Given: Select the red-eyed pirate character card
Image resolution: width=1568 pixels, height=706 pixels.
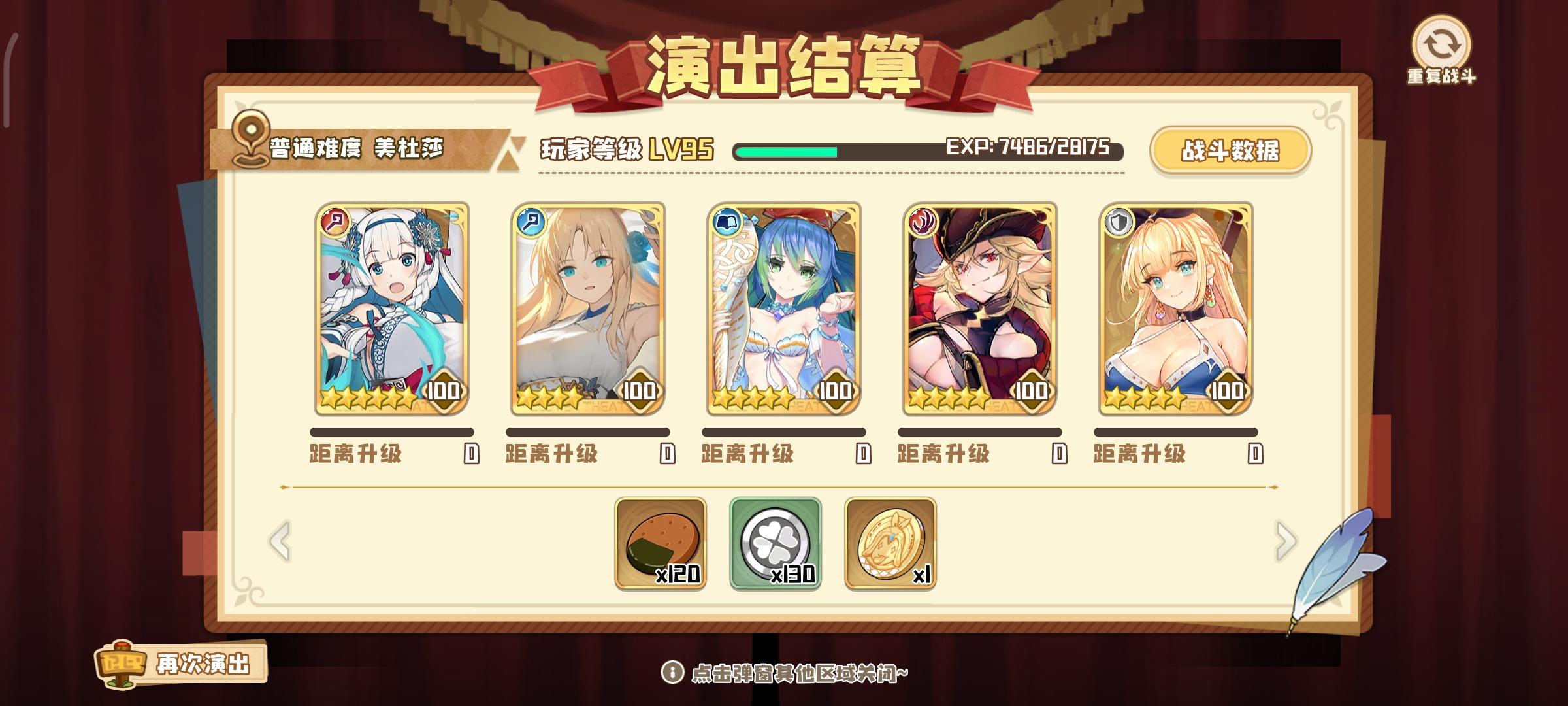Looking at the screenshot, I should click(980, 307).
